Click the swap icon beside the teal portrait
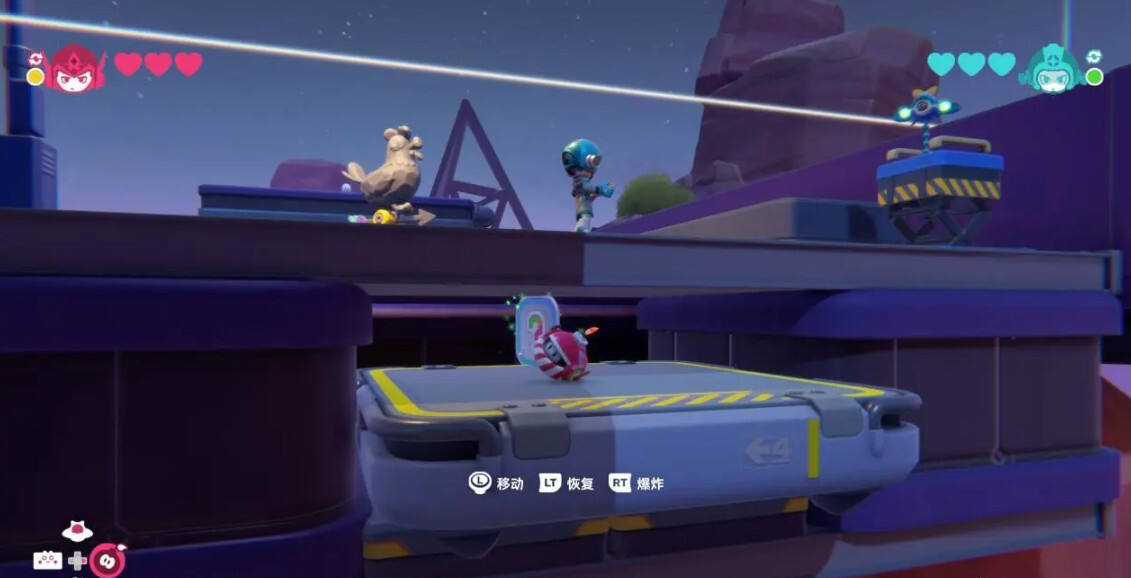This screenshot has width=1131, height=578. coord(1093,57)
